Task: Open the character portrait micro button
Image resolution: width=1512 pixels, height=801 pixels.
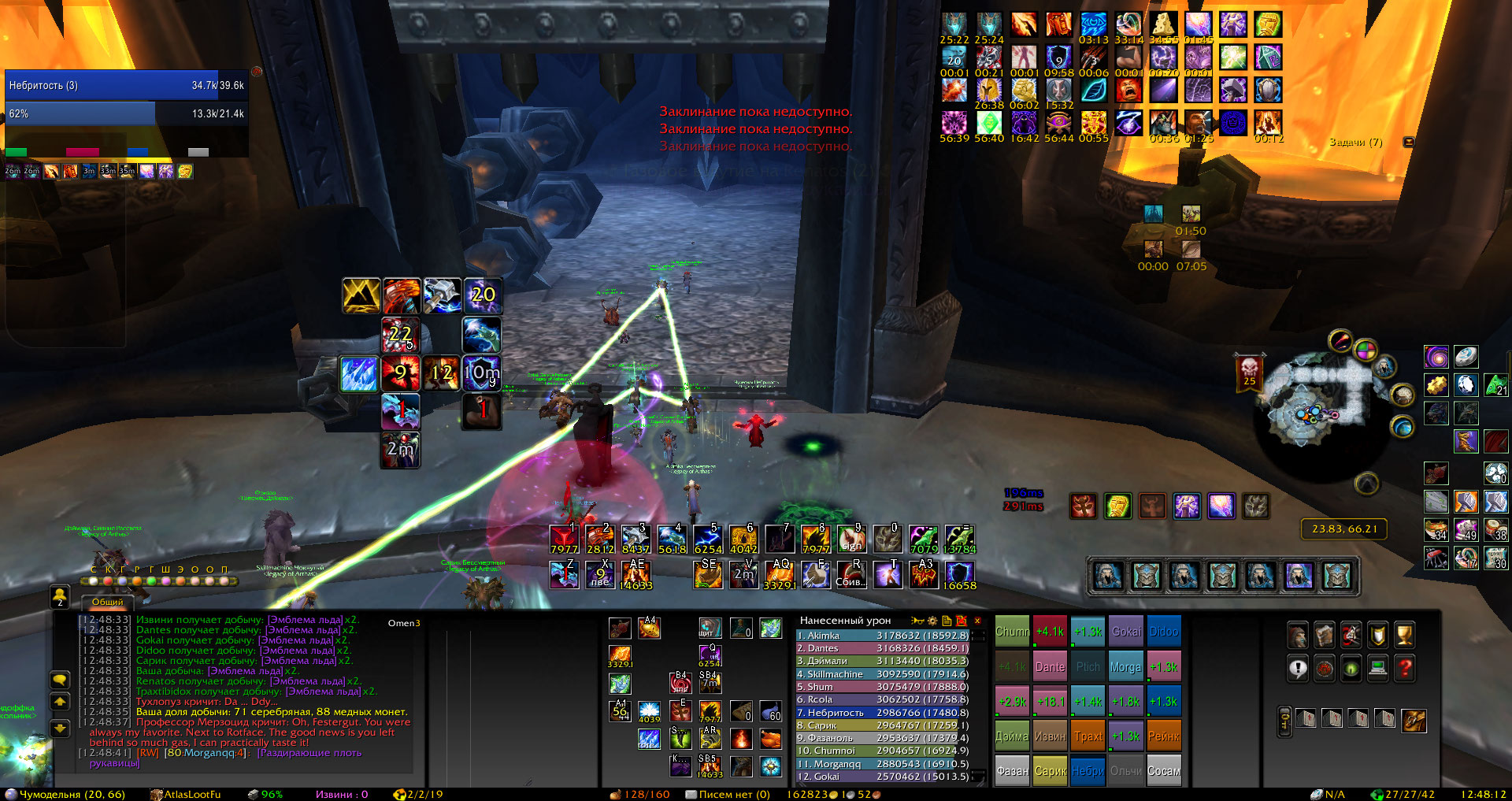Action: point(1298,635)
